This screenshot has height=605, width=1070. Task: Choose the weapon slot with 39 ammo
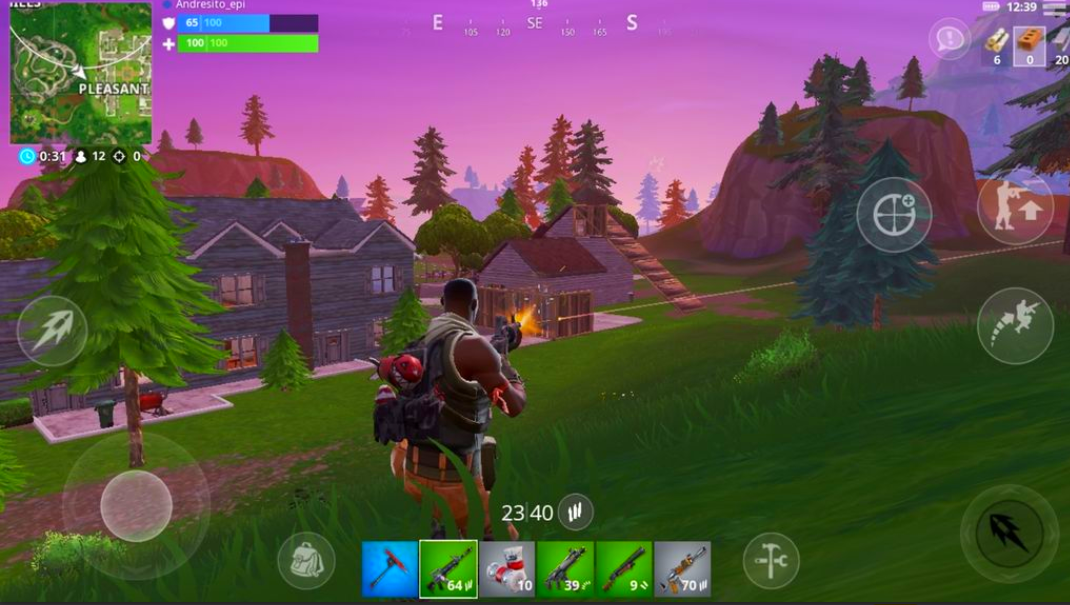coord(565,569)
